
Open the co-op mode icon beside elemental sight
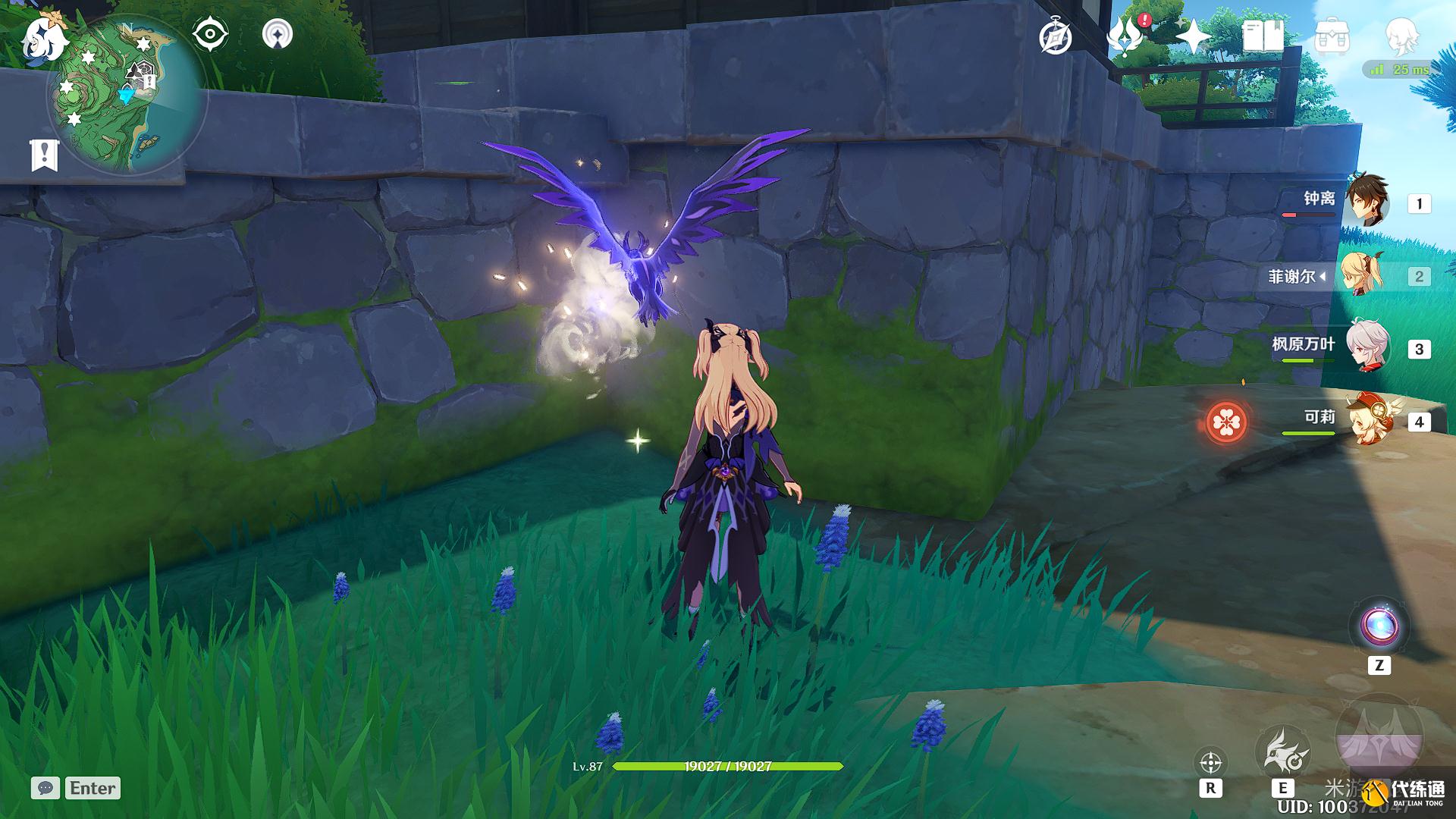pyautogui.click(x=278, y=35)
